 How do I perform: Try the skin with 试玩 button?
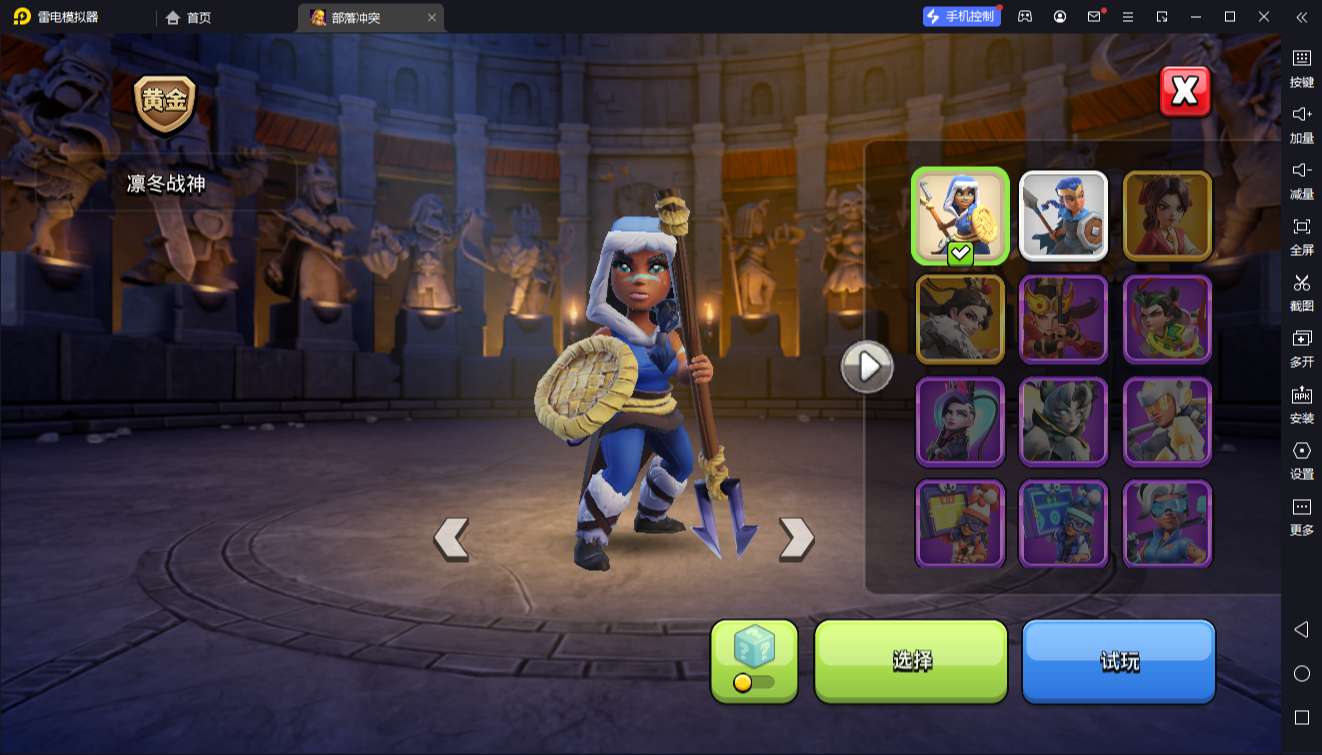click(x=1118, y=660)
